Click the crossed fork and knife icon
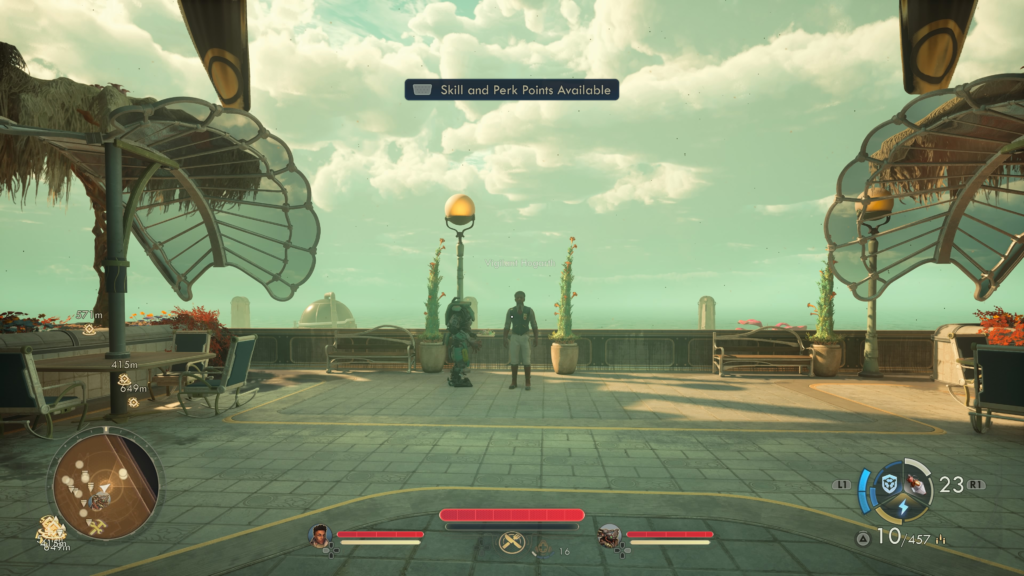 click(512, 543)
